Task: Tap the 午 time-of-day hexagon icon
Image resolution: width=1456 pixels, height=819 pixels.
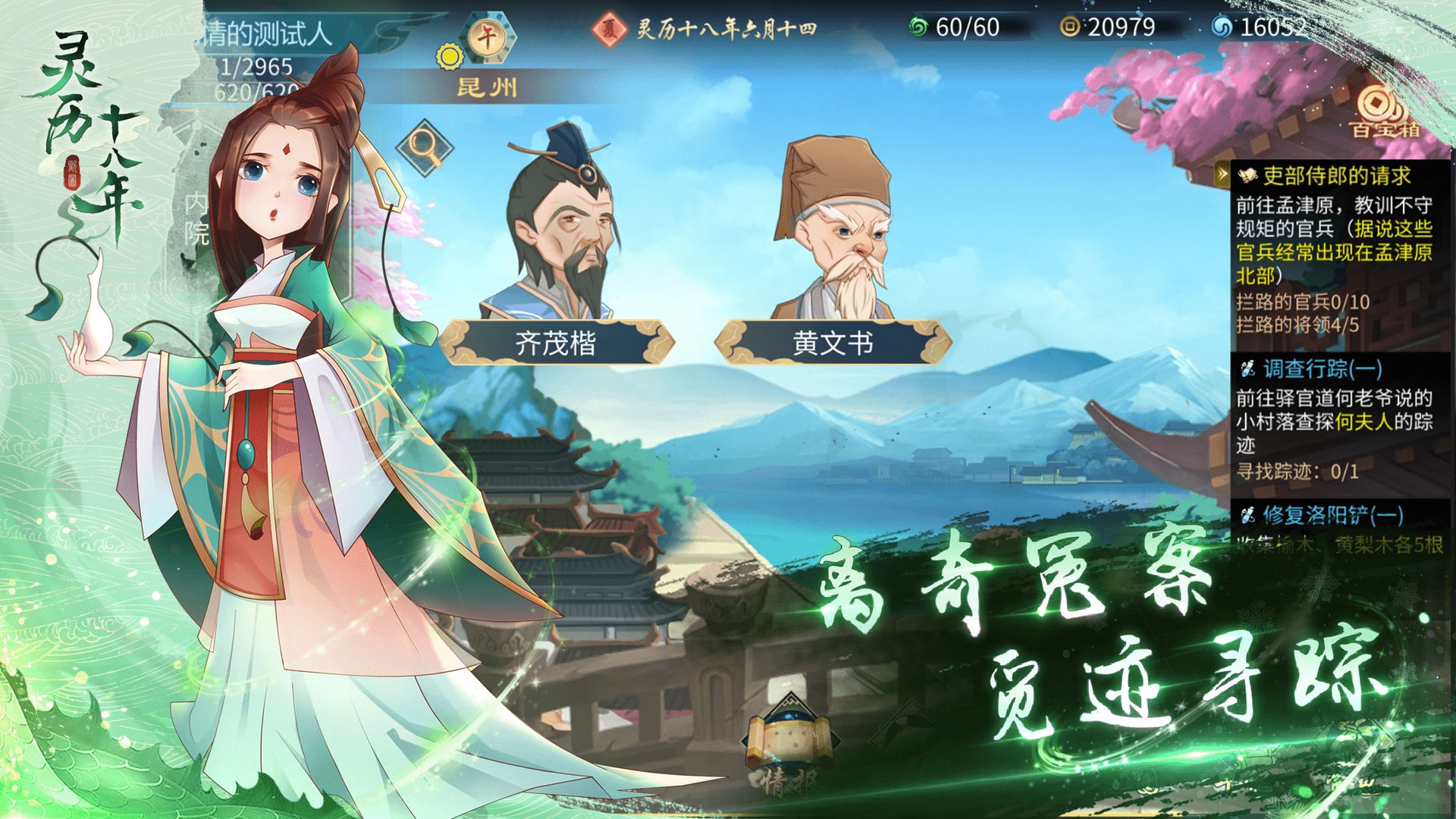Action: [488, 36]
